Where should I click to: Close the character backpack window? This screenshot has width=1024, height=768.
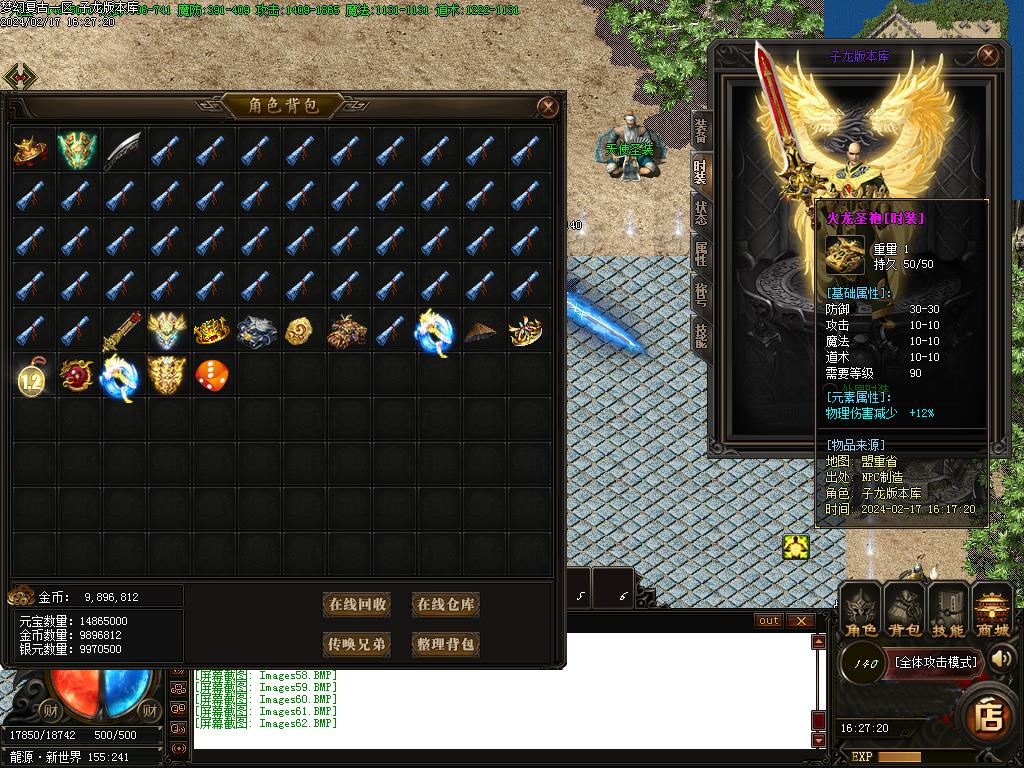point(548,106)
